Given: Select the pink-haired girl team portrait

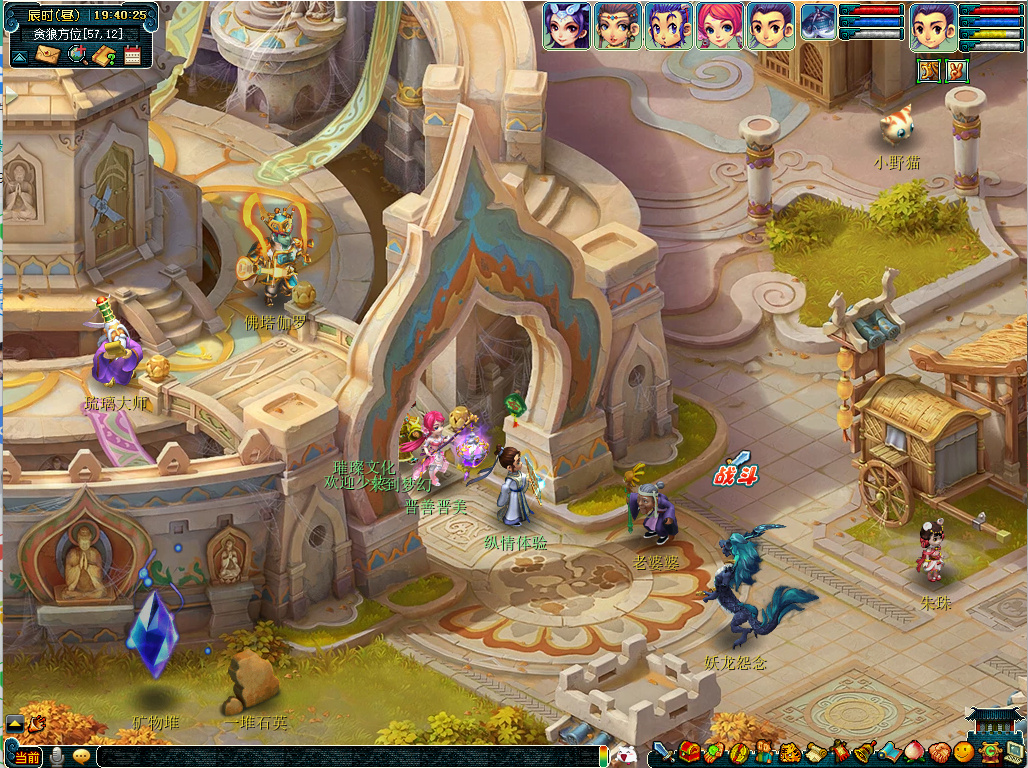Looking at the screenshot, I should point(720,26).
